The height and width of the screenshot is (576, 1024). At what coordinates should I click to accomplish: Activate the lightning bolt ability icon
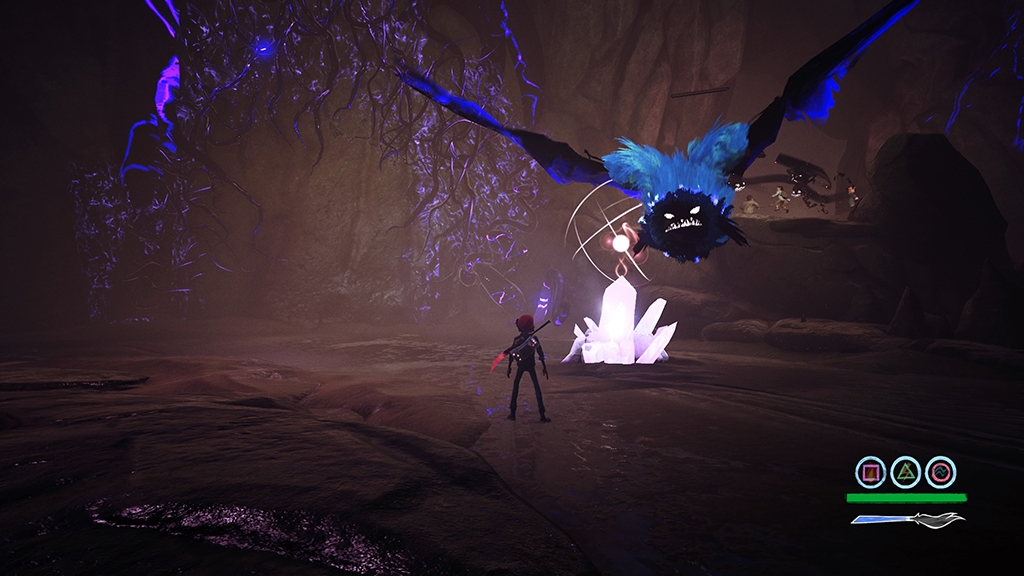pyautogui.click(x=906, y=472)
